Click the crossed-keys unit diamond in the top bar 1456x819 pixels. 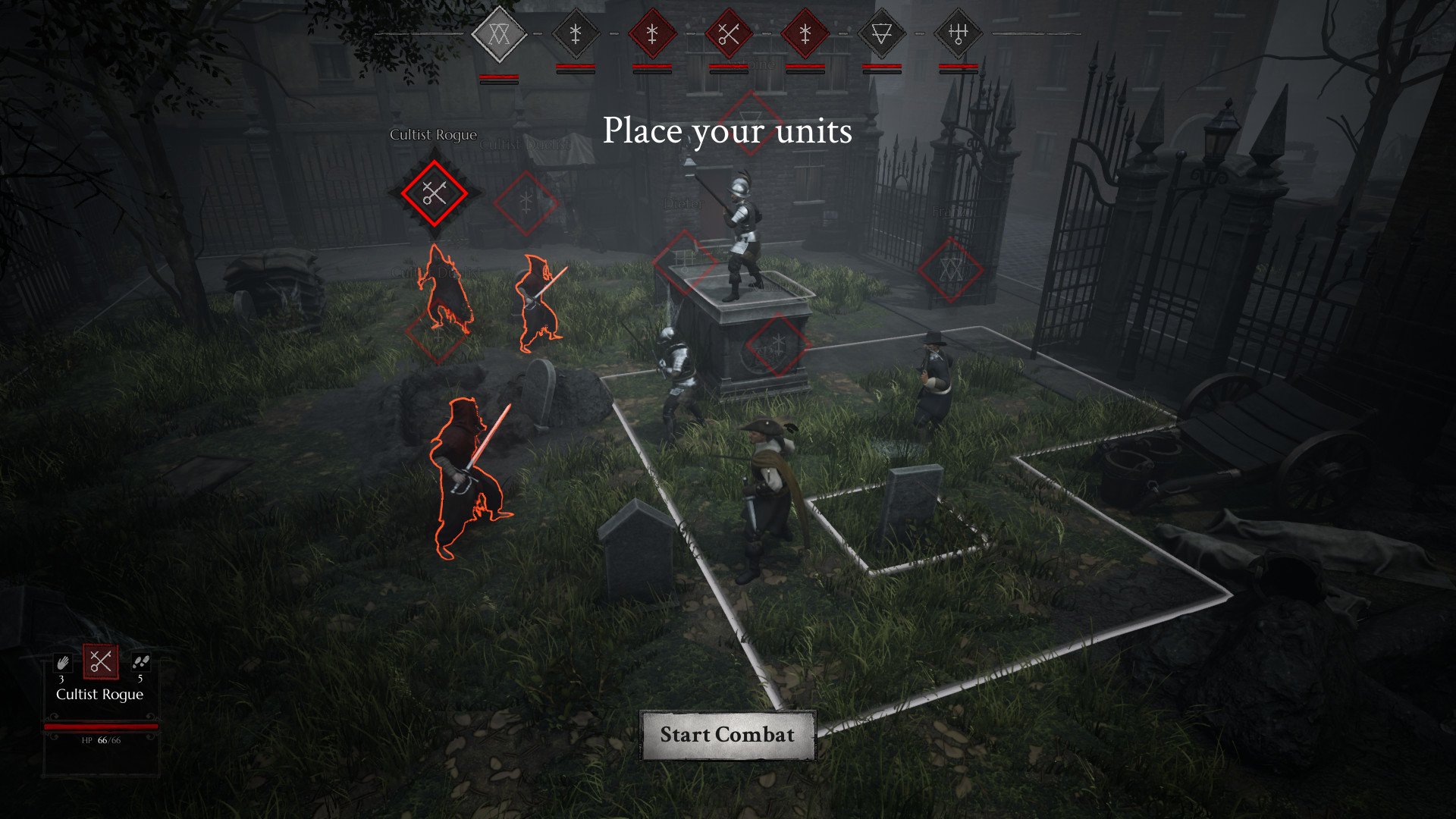coord(729,33)
